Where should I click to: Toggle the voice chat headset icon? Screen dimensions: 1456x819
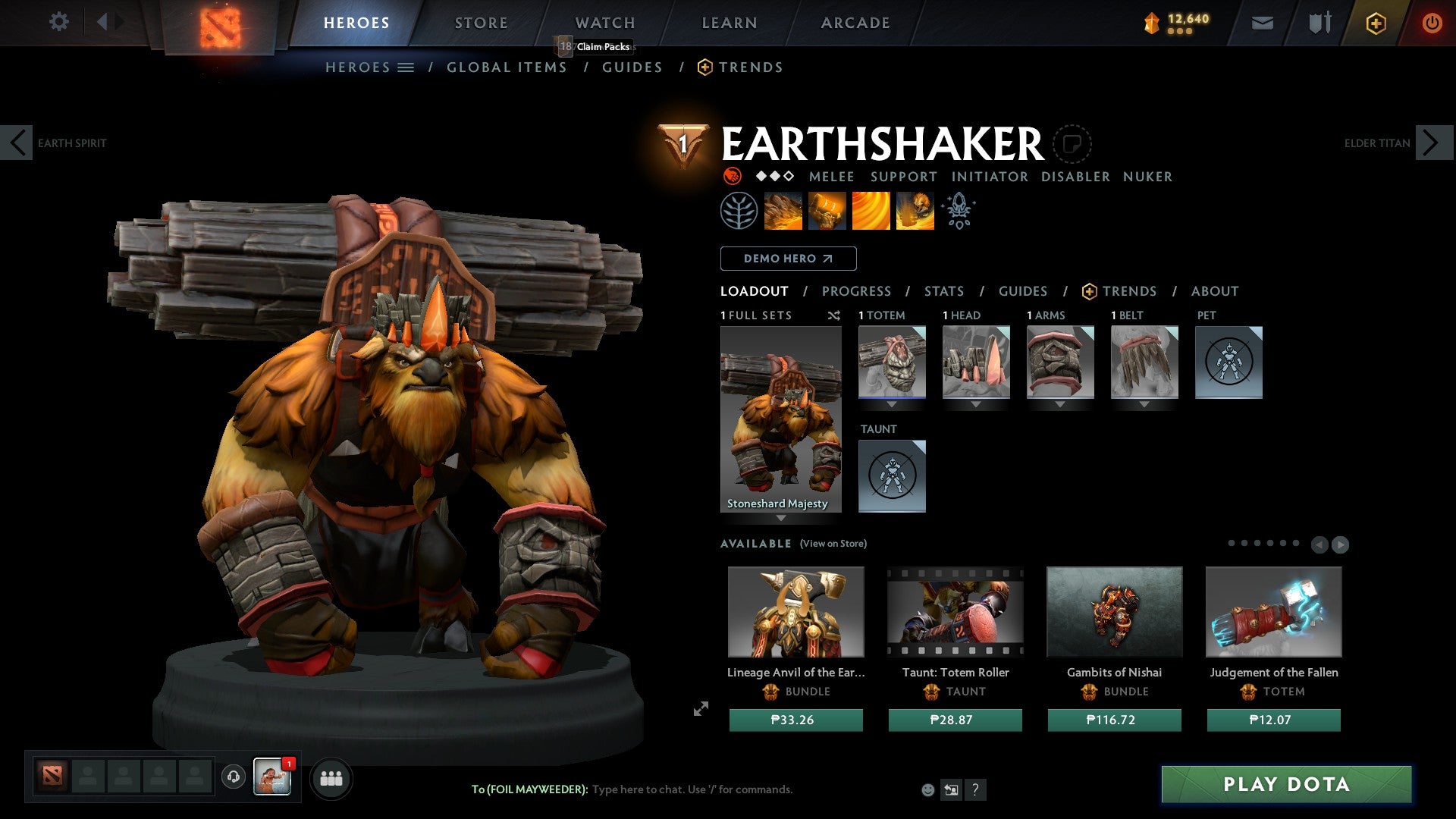(x=234, y=777)
